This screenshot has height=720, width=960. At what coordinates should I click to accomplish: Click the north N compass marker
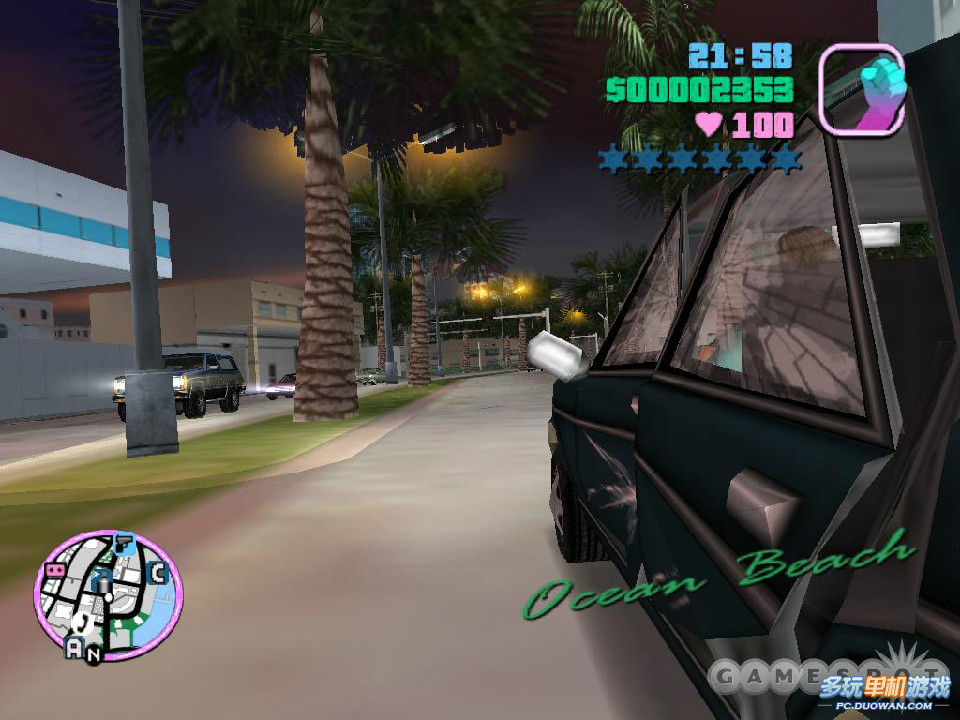(93, 656)
